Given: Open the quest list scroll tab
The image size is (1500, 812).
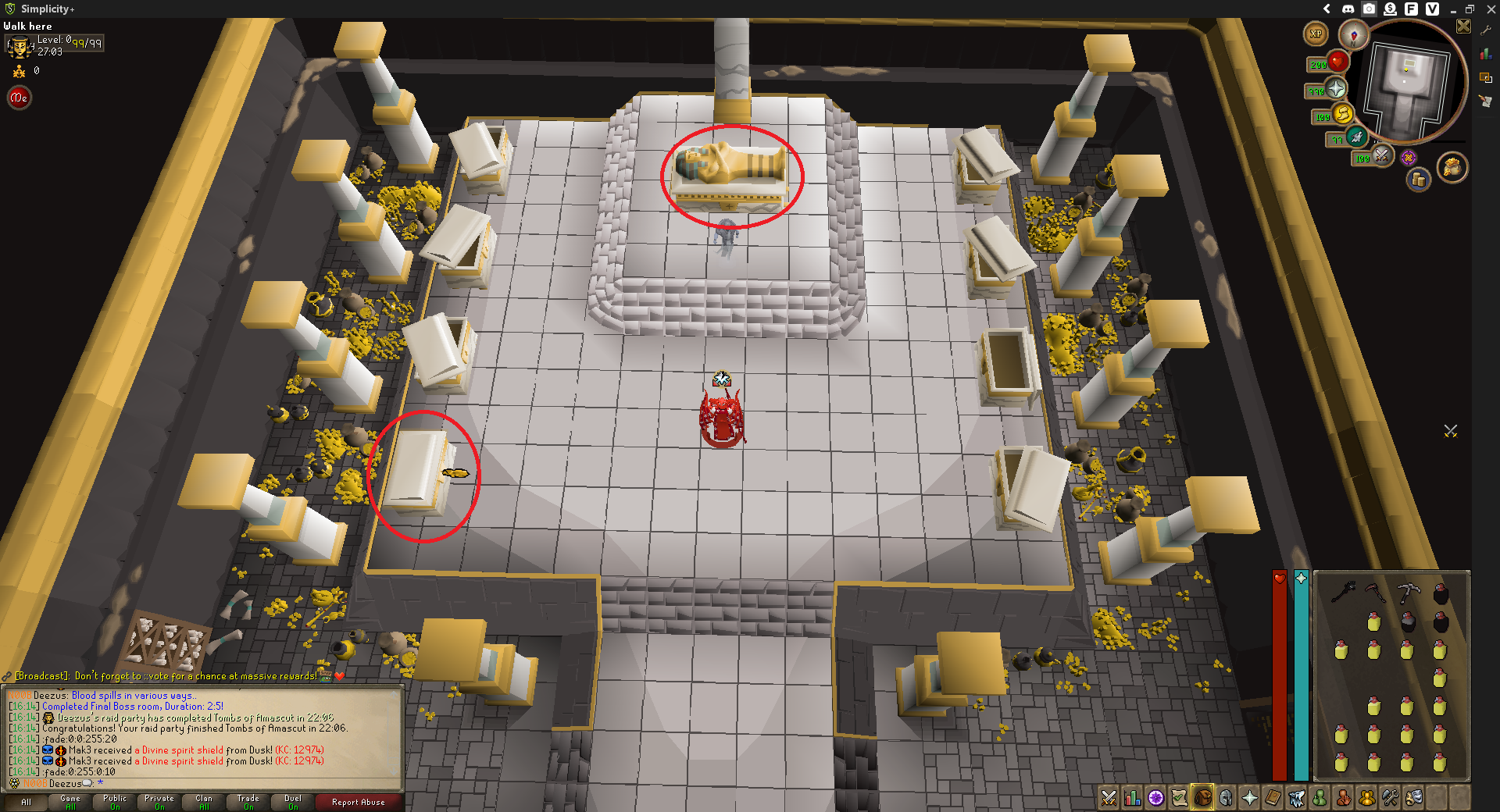Looking at the screenshot, I should [1178, 799].
